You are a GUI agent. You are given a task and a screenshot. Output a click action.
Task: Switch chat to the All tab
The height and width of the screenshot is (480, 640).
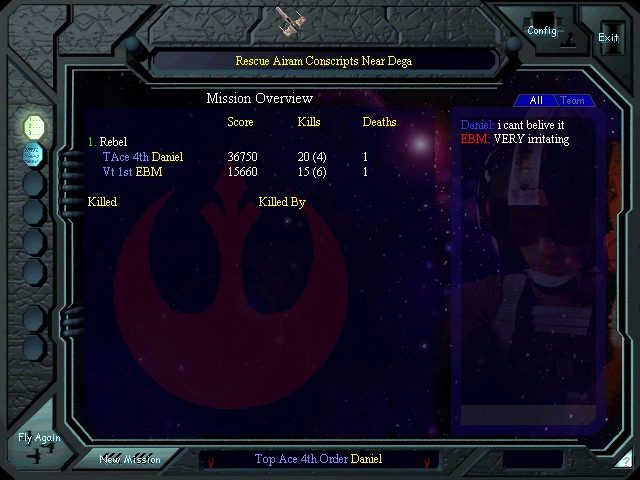536,101
